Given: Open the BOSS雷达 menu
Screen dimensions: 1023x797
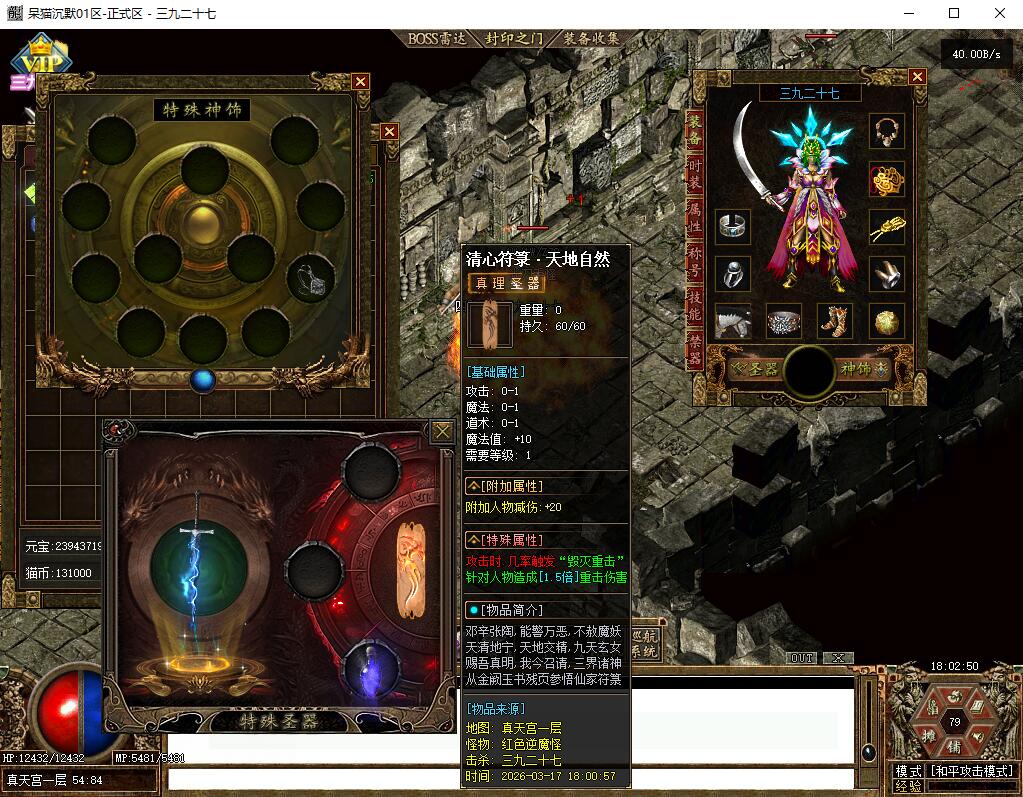Looking at the screenshot, I should tap(438, 39).
